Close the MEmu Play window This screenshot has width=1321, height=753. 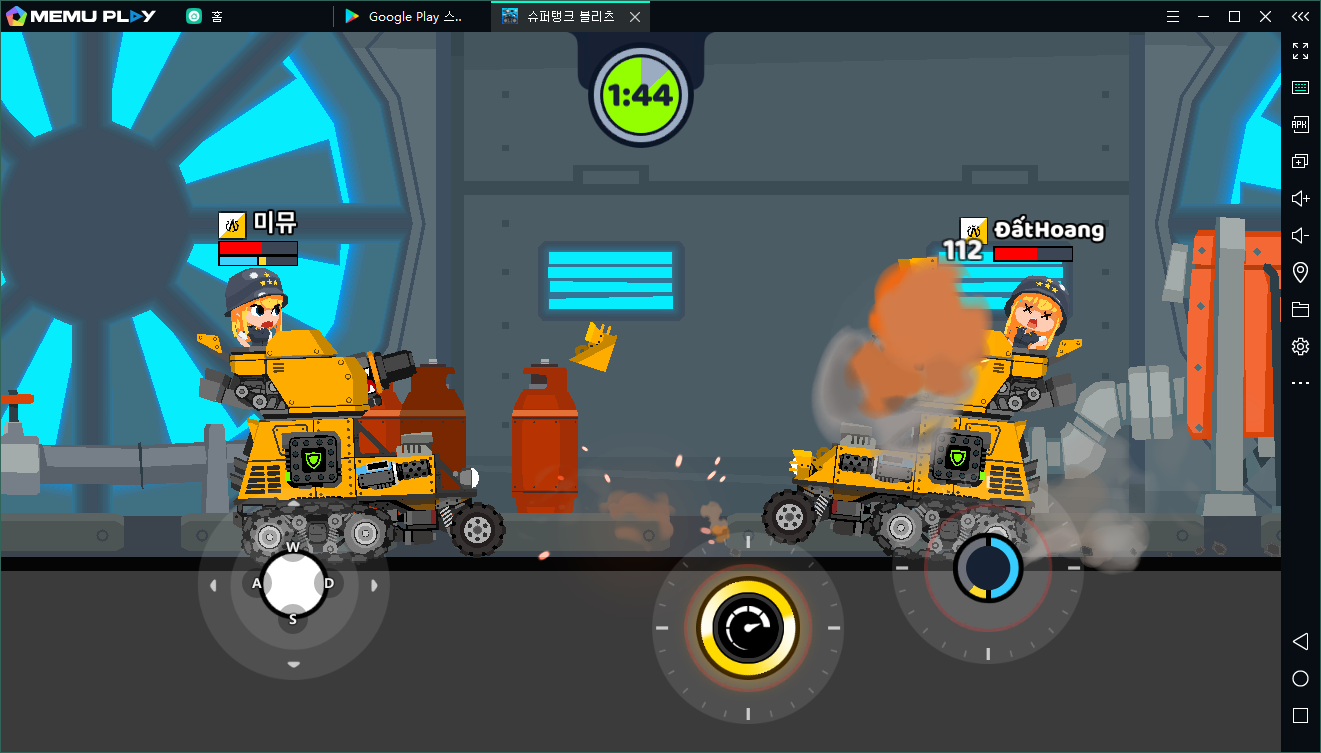point(1263,16)
